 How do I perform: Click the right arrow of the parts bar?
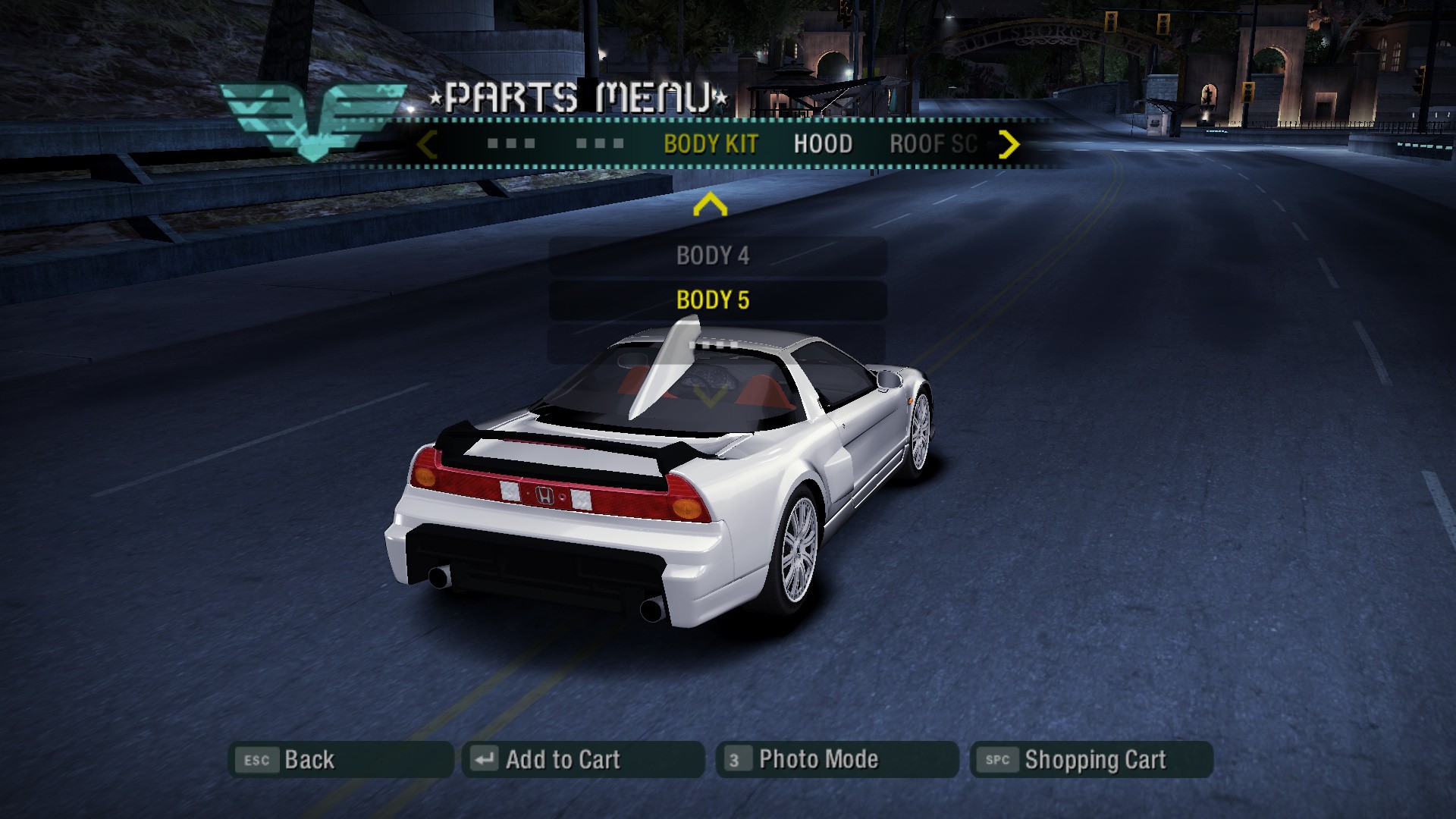[1009, 144]
